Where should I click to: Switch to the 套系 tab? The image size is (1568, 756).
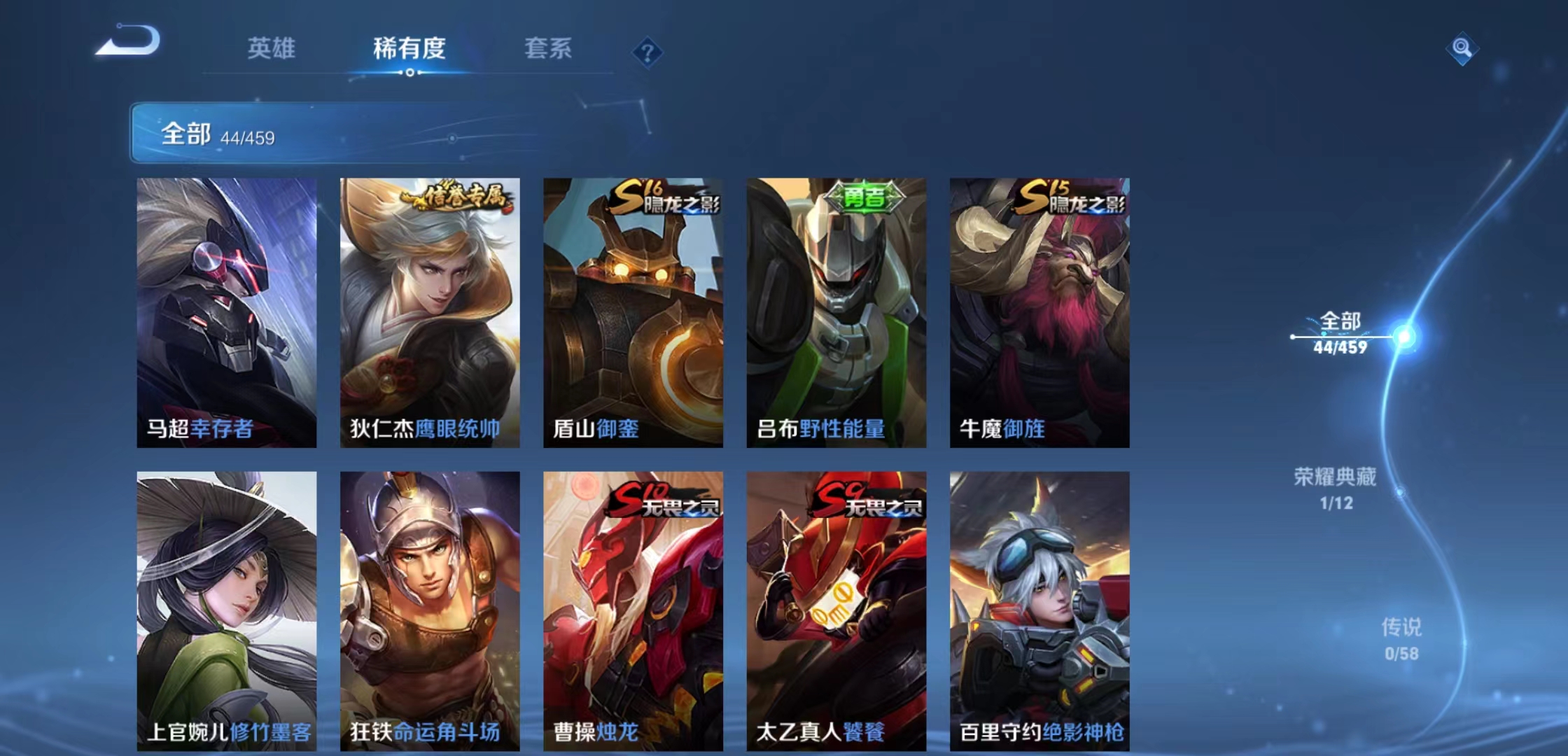tap(548, 49)
